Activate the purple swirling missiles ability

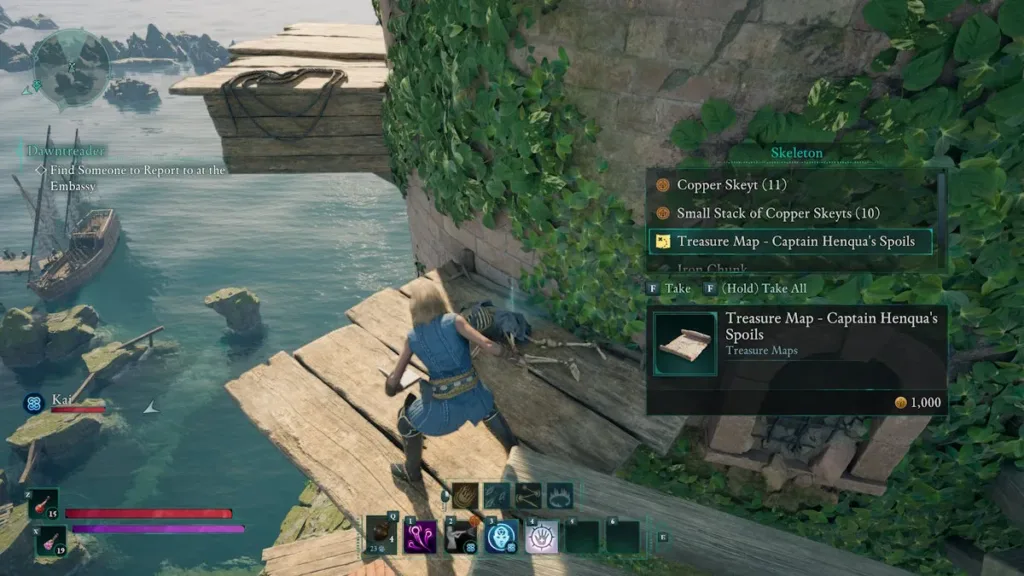(420, 536)
